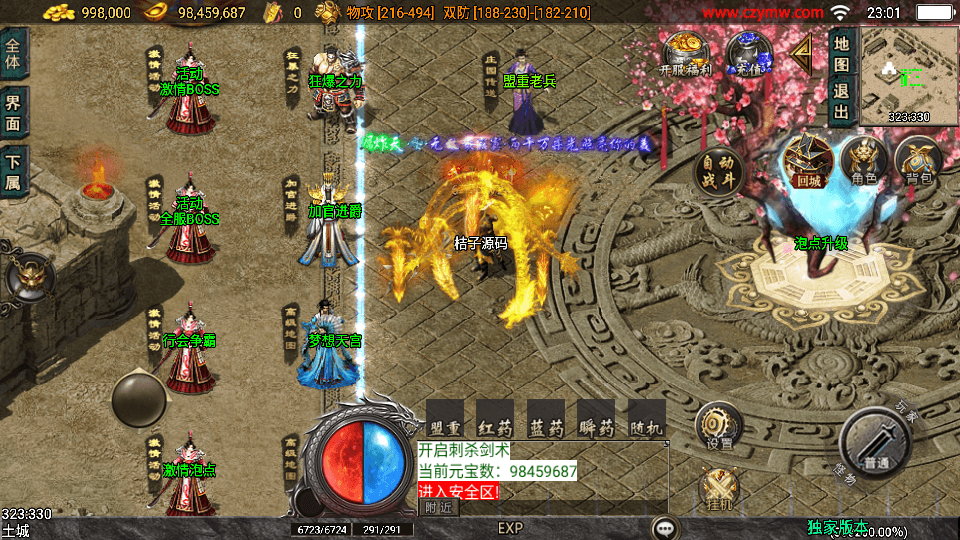Viewport: 960px width, 540px height.
Task: Open the 充值 recharge icon
Action: [745, 54]
